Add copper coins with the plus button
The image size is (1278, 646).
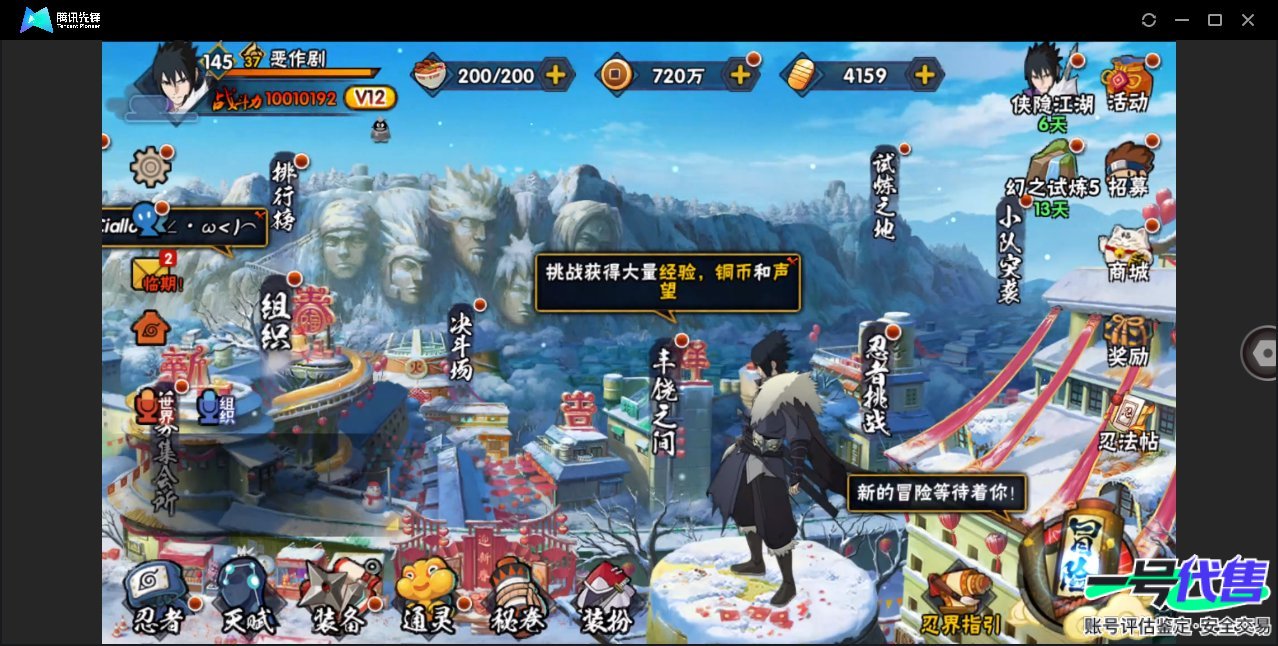740,75
